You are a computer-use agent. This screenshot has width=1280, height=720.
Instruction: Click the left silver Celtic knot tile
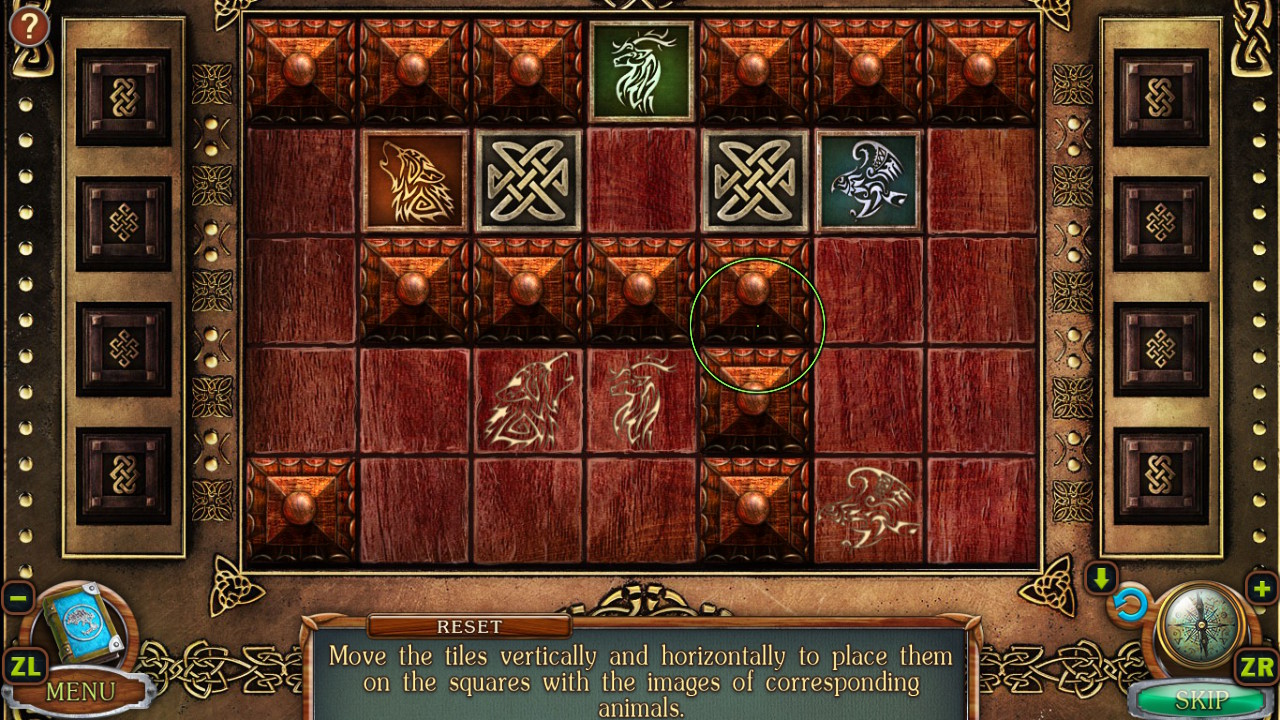click(x=528, y=181)
